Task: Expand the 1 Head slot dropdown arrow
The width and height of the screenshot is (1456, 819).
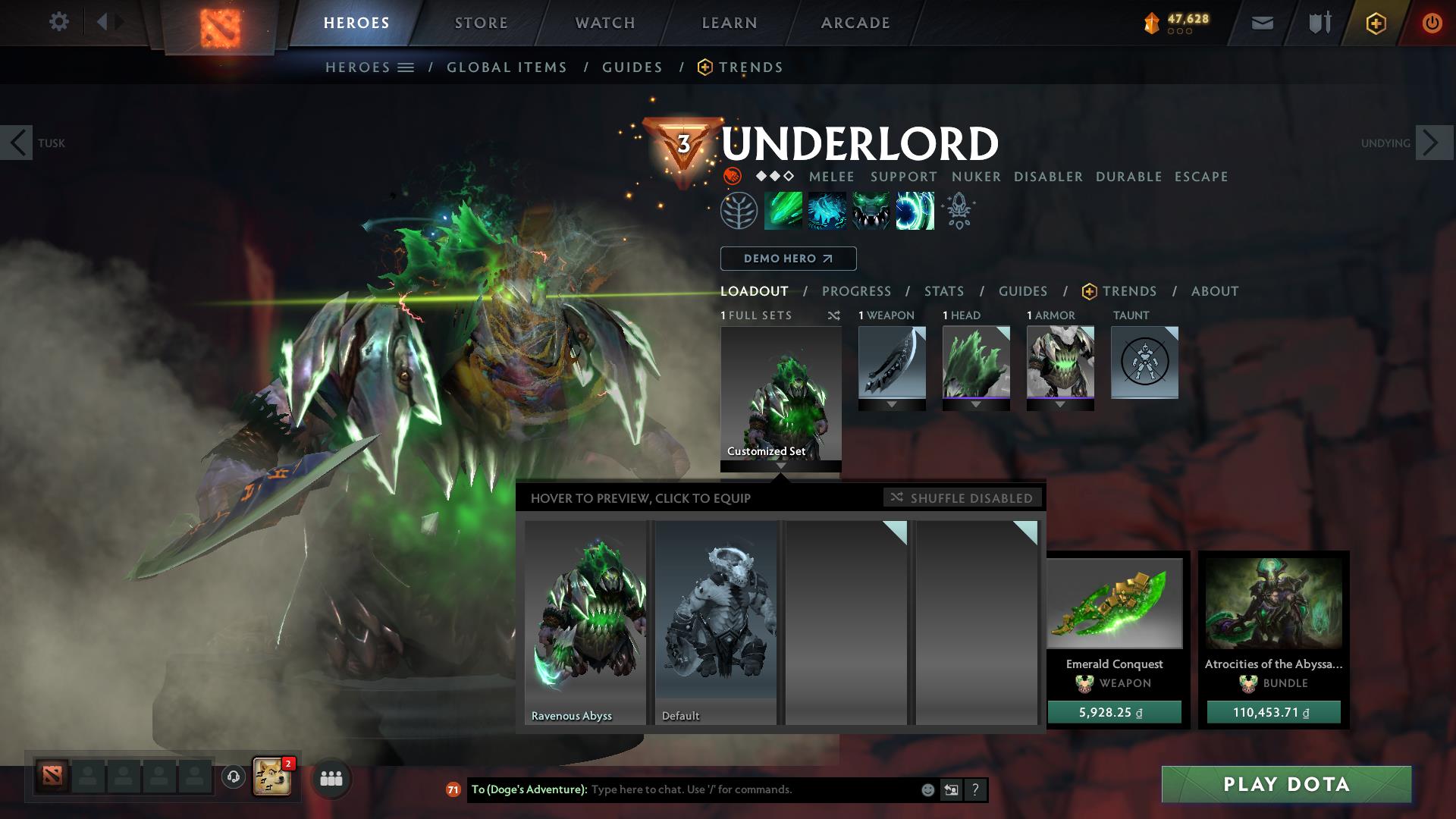Action: click(976, 403)
